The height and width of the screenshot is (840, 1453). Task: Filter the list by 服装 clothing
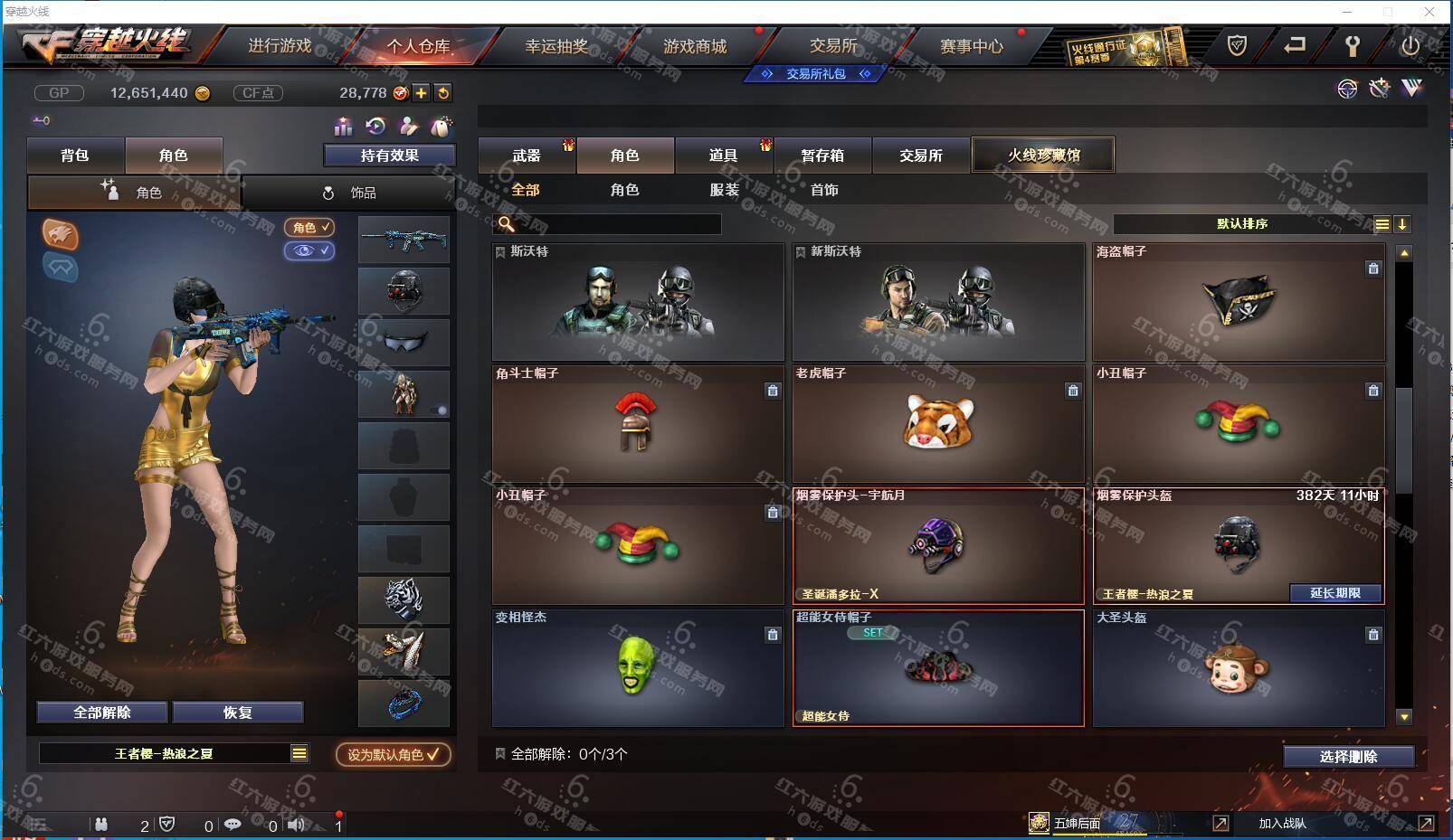[x=724, y=190]
